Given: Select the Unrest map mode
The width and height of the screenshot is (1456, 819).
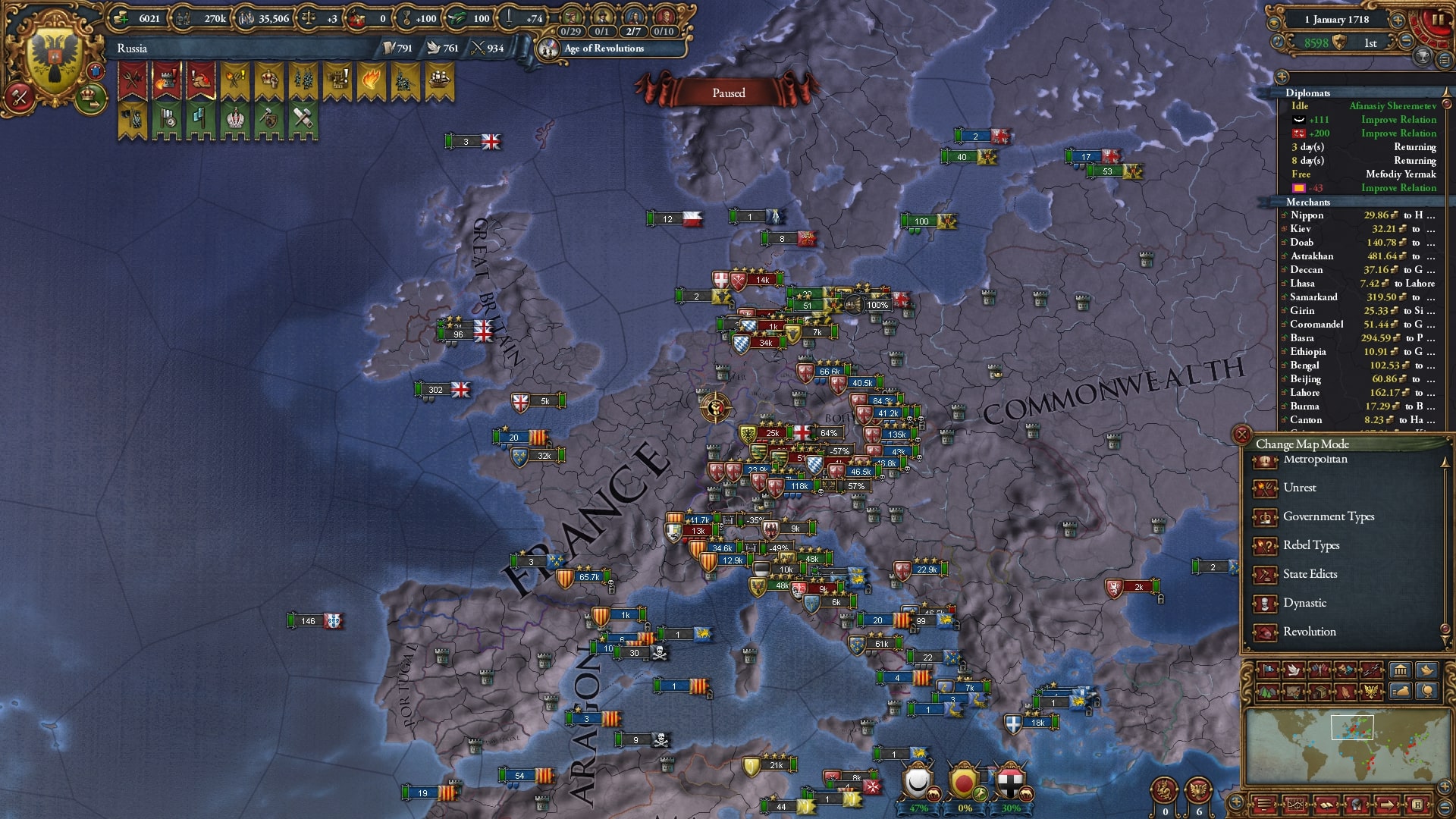Looking at the screenshot, I should click(x=1299, y=488).
